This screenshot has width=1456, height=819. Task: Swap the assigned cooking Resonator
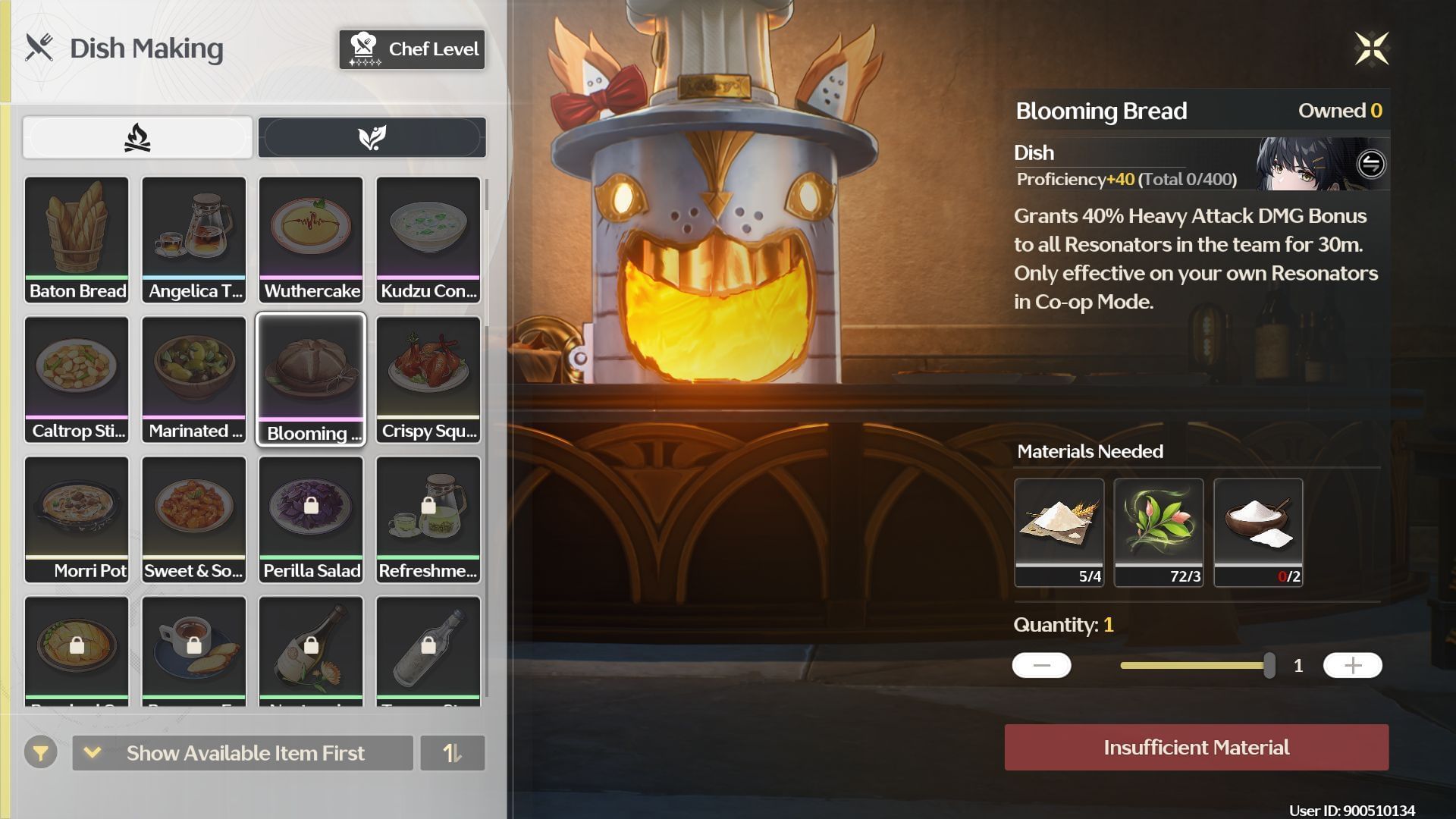[x=1371, y=164]
